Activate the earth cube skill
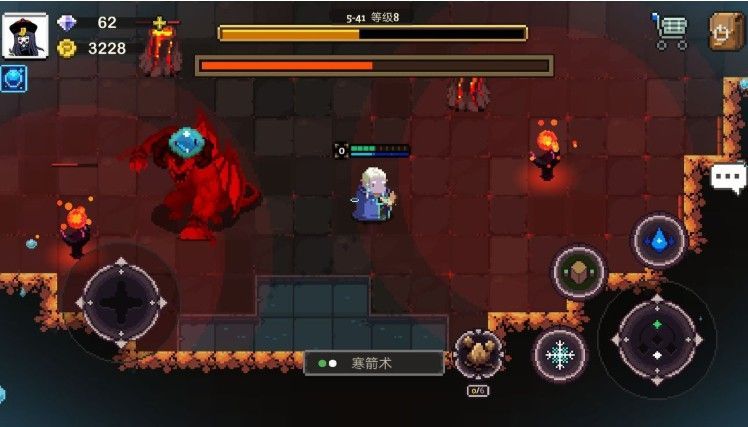Image resolution: width=748 pixels, height=427 pixels. point(579,271)
